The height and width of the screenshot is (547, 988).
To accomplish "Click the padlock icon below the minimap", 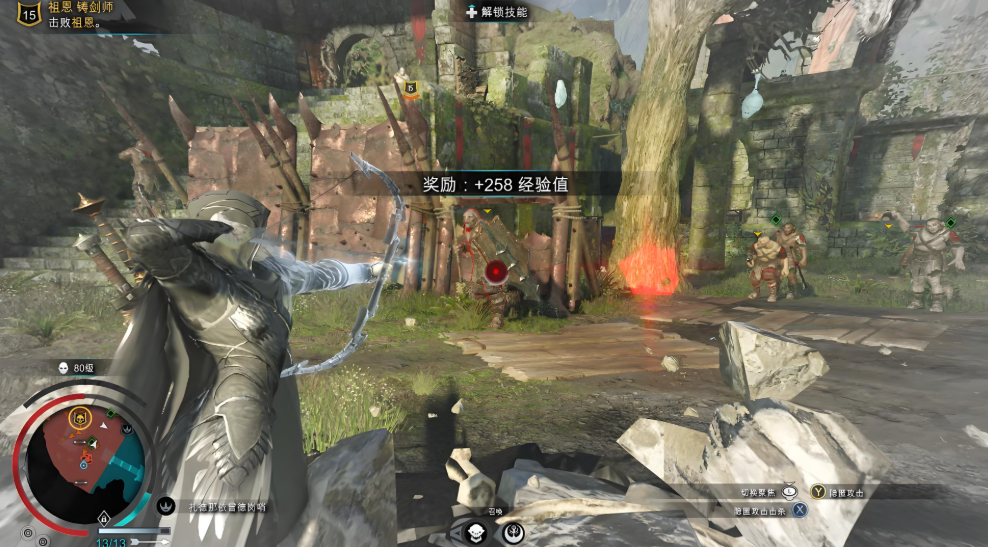I will click(103, 518).
